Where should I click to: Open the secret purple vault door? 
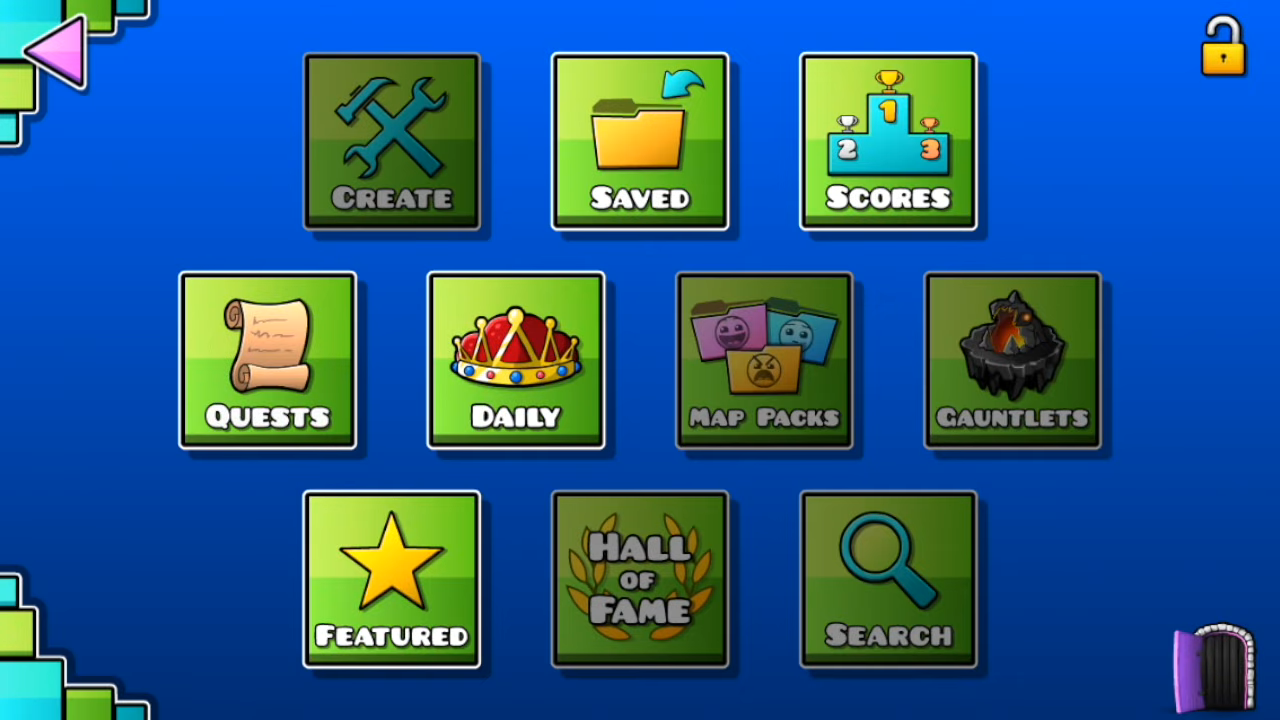[1213, 668]
